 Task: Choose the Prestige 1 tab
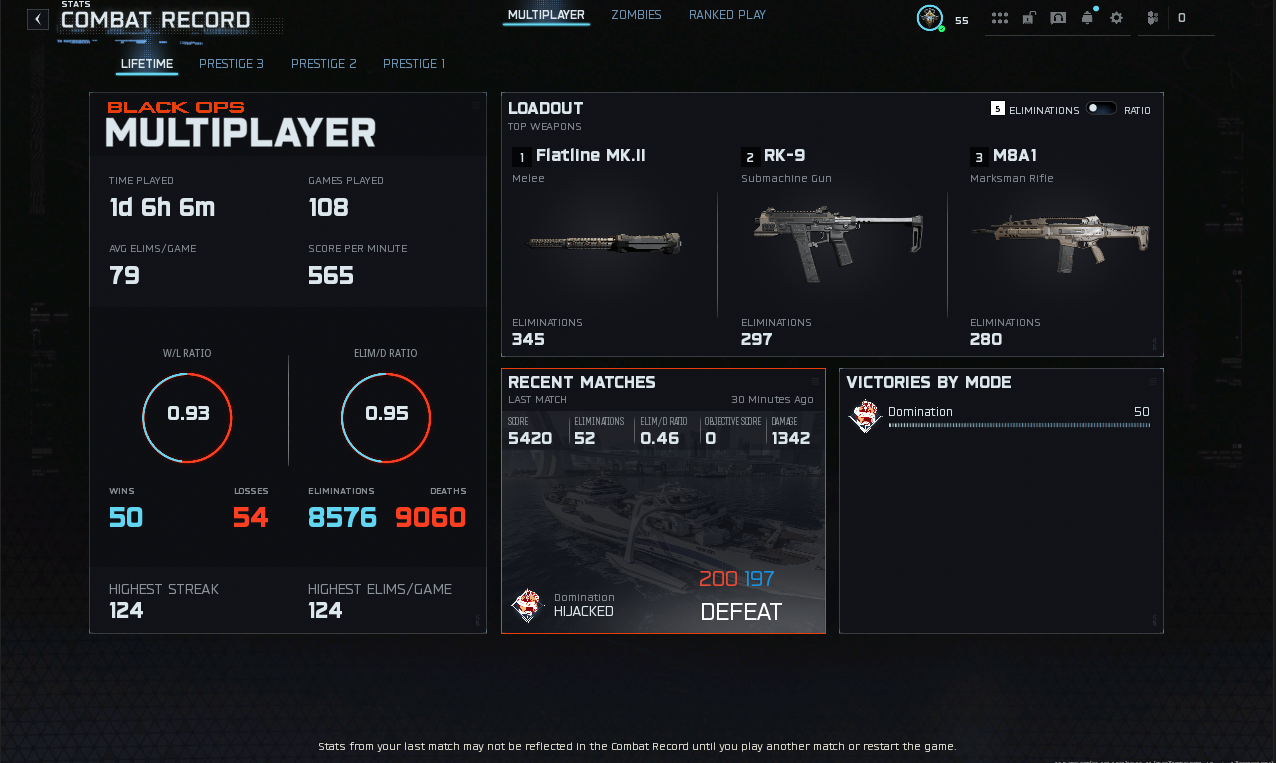click(x=414, y=64)
